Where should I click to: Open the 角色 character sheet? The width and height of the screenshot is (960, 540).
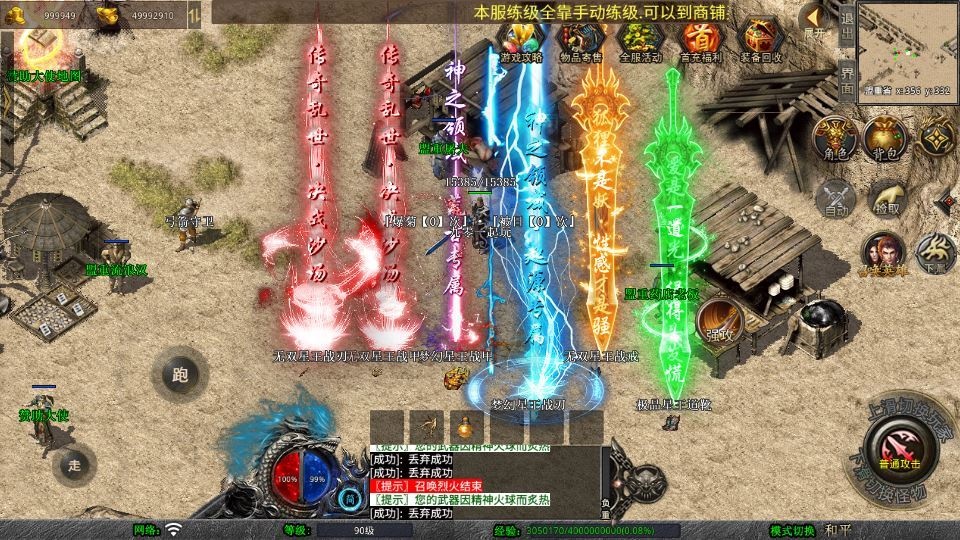pos(832,138)
